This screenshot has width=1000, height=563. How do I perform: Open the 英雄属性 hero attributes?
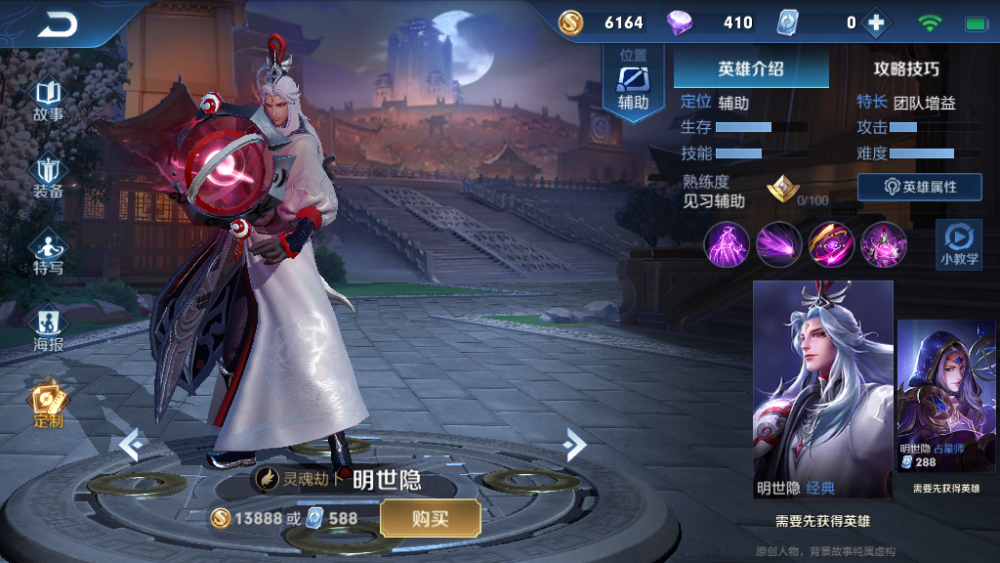pyautogui.click(x=919, y=187)
